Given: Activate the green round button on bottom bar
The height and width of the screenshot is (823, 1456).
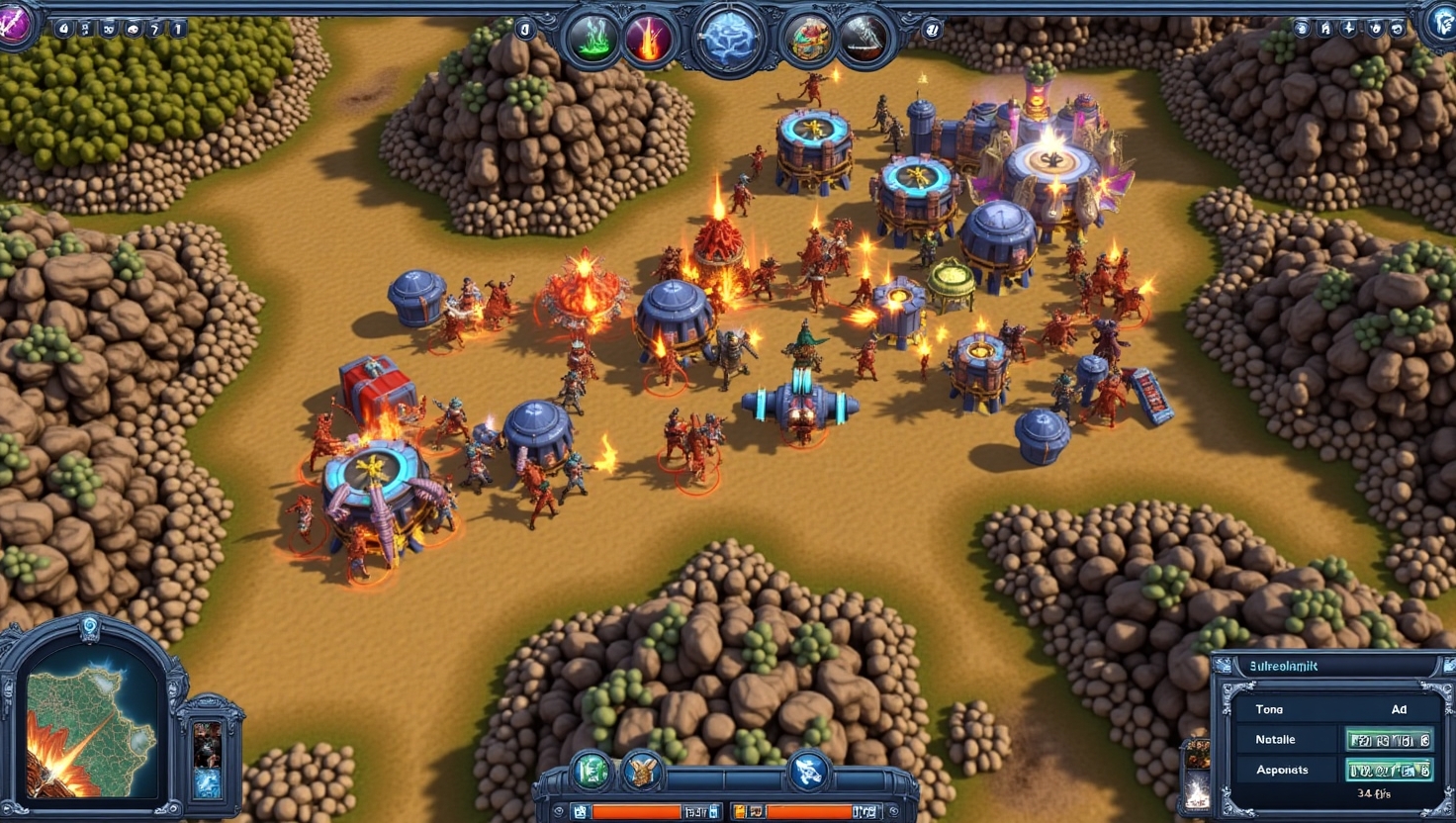Looking at the screenshot, I should 591,771.
